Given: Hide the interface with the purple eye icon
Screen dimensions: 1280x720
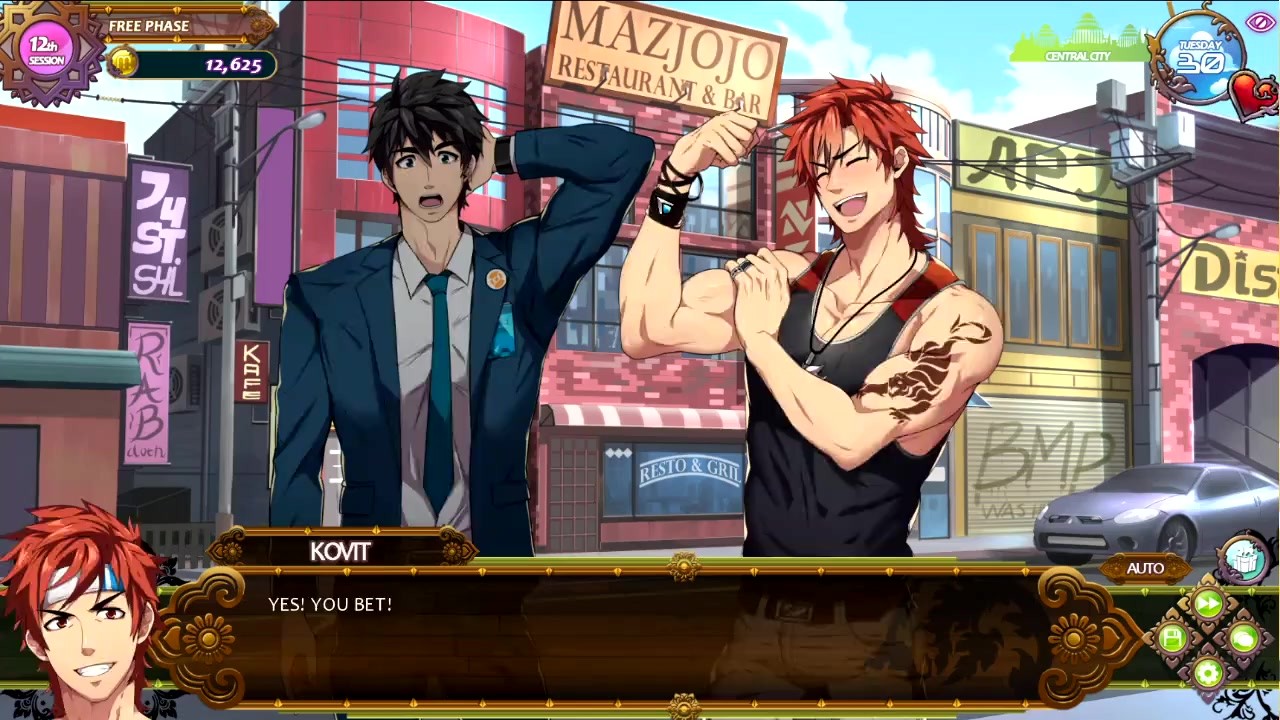Looking at the screenshot, I should (1258, 22).
